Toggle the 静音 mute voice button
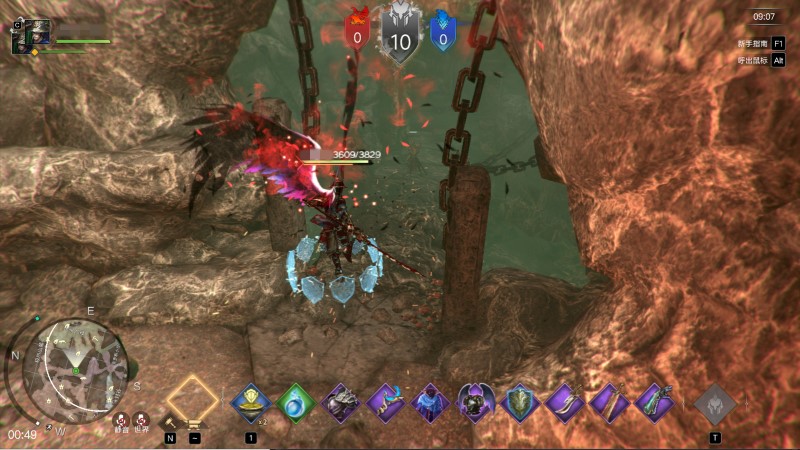Screen dimensions: 800x450 pos(122,421)
